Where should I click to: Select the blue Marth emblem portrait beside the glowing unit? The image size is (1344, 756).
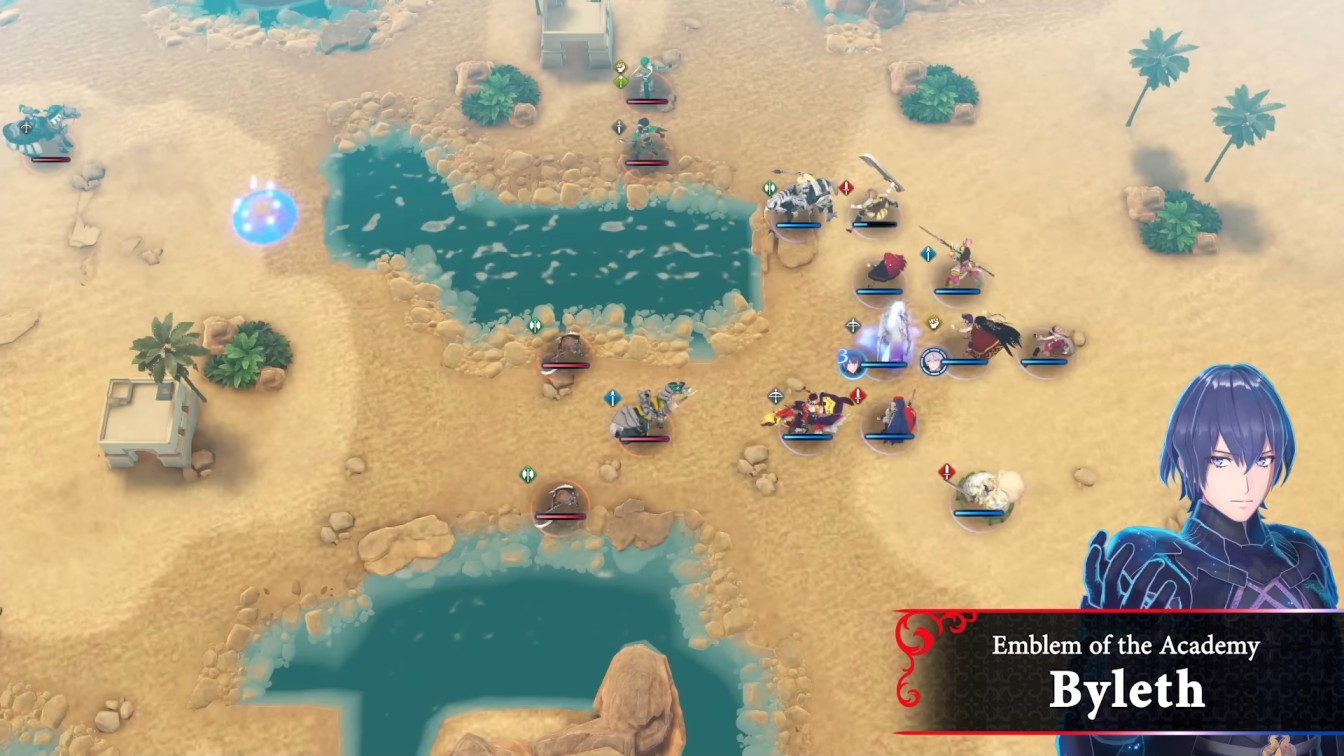(851, 364)
